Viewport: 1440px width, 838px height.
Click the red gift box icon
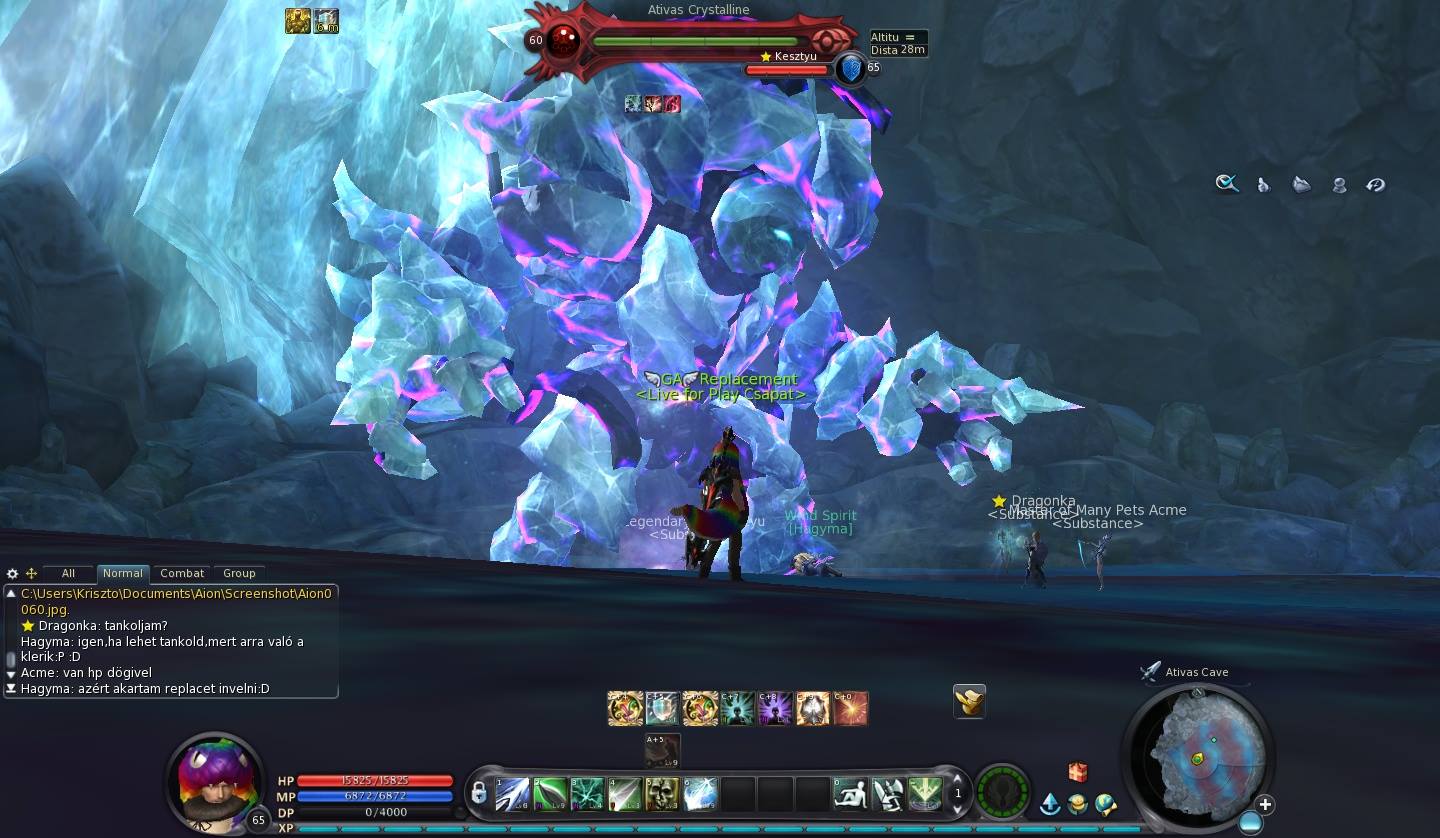[x=1077, y=772]
